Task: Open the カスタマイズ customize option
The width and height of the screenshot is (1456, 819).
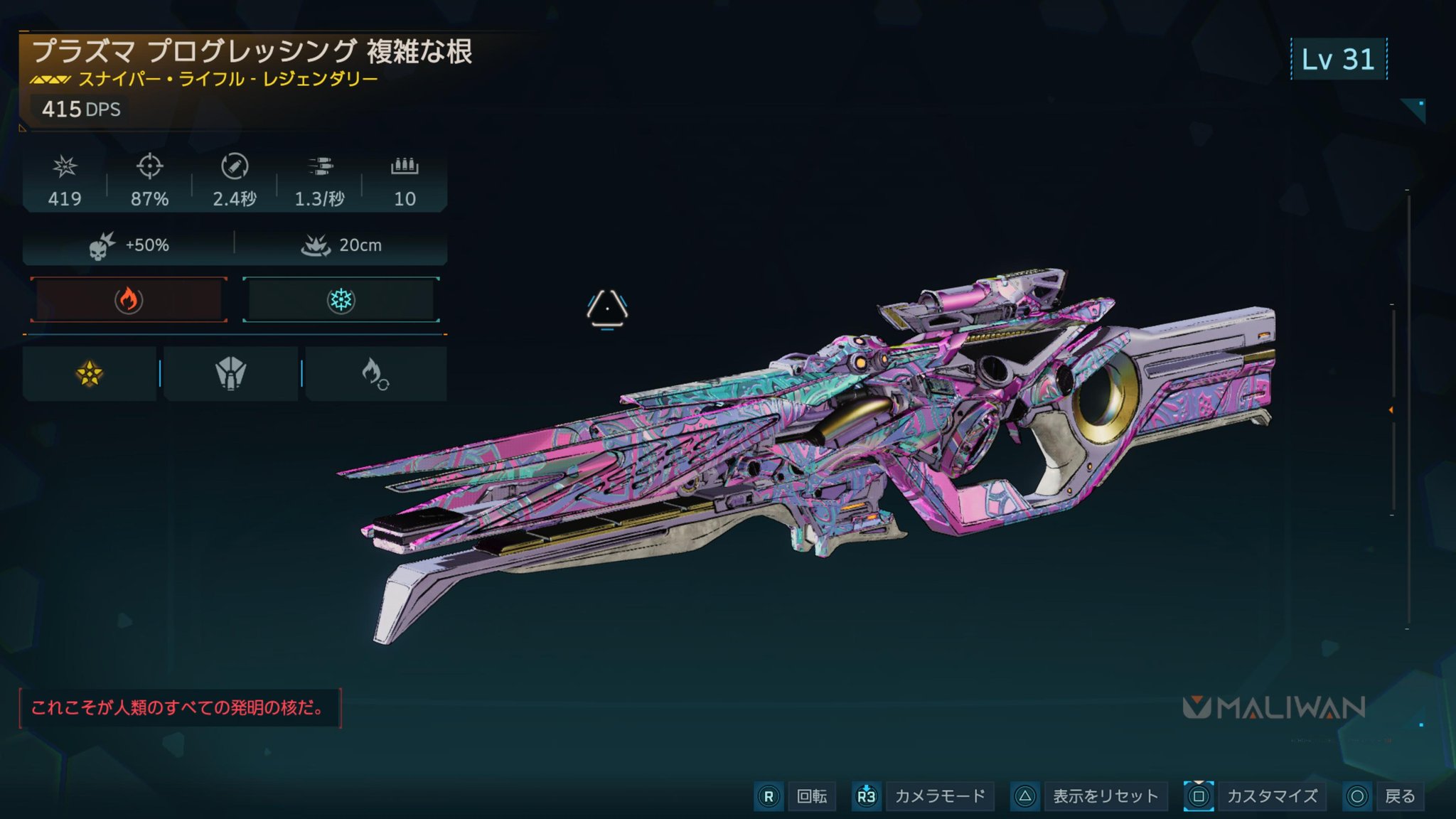Action: (1272, 796)
